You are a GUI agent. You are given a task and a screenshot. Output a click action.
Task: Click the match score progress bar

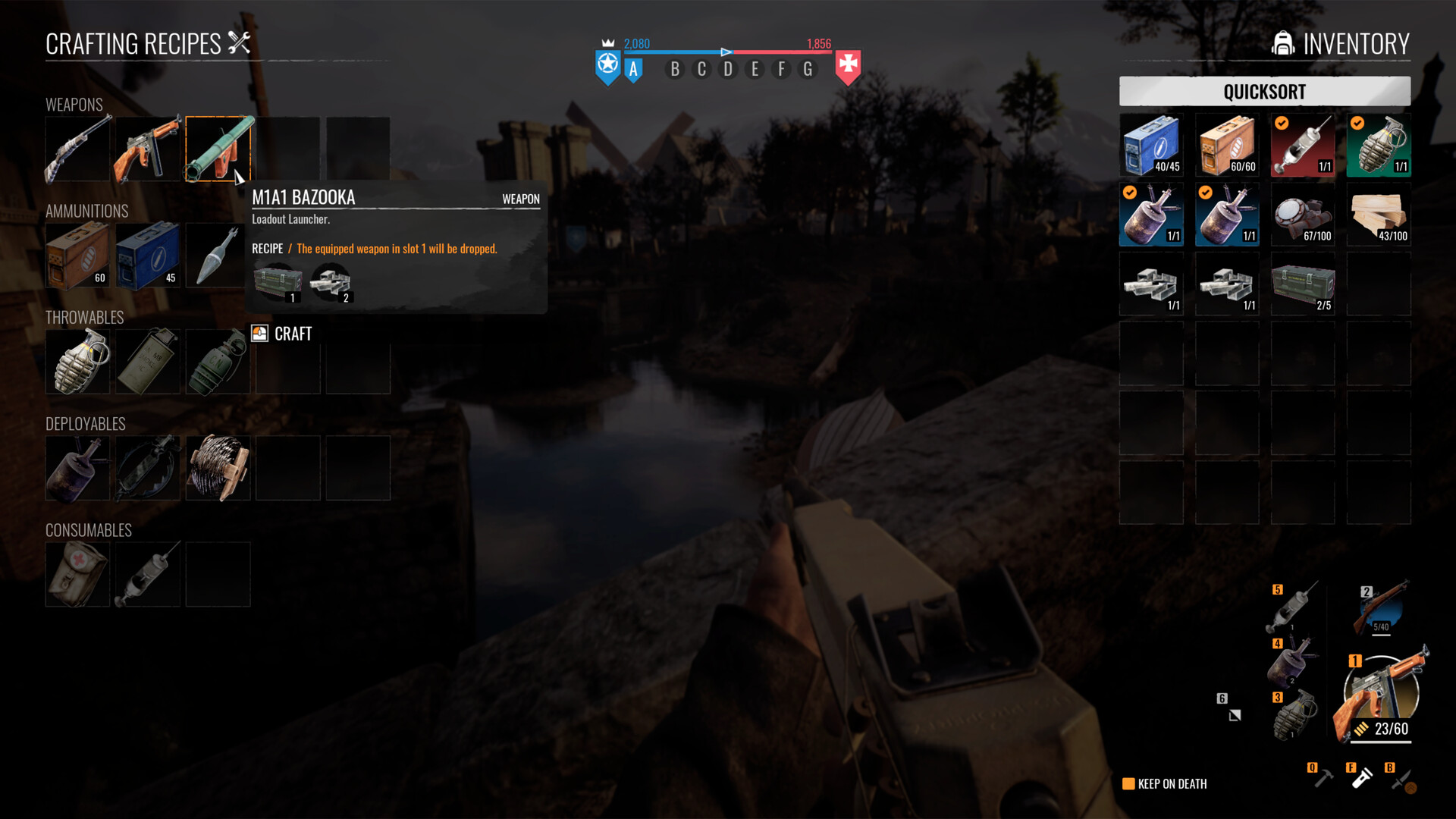[726, 53]
